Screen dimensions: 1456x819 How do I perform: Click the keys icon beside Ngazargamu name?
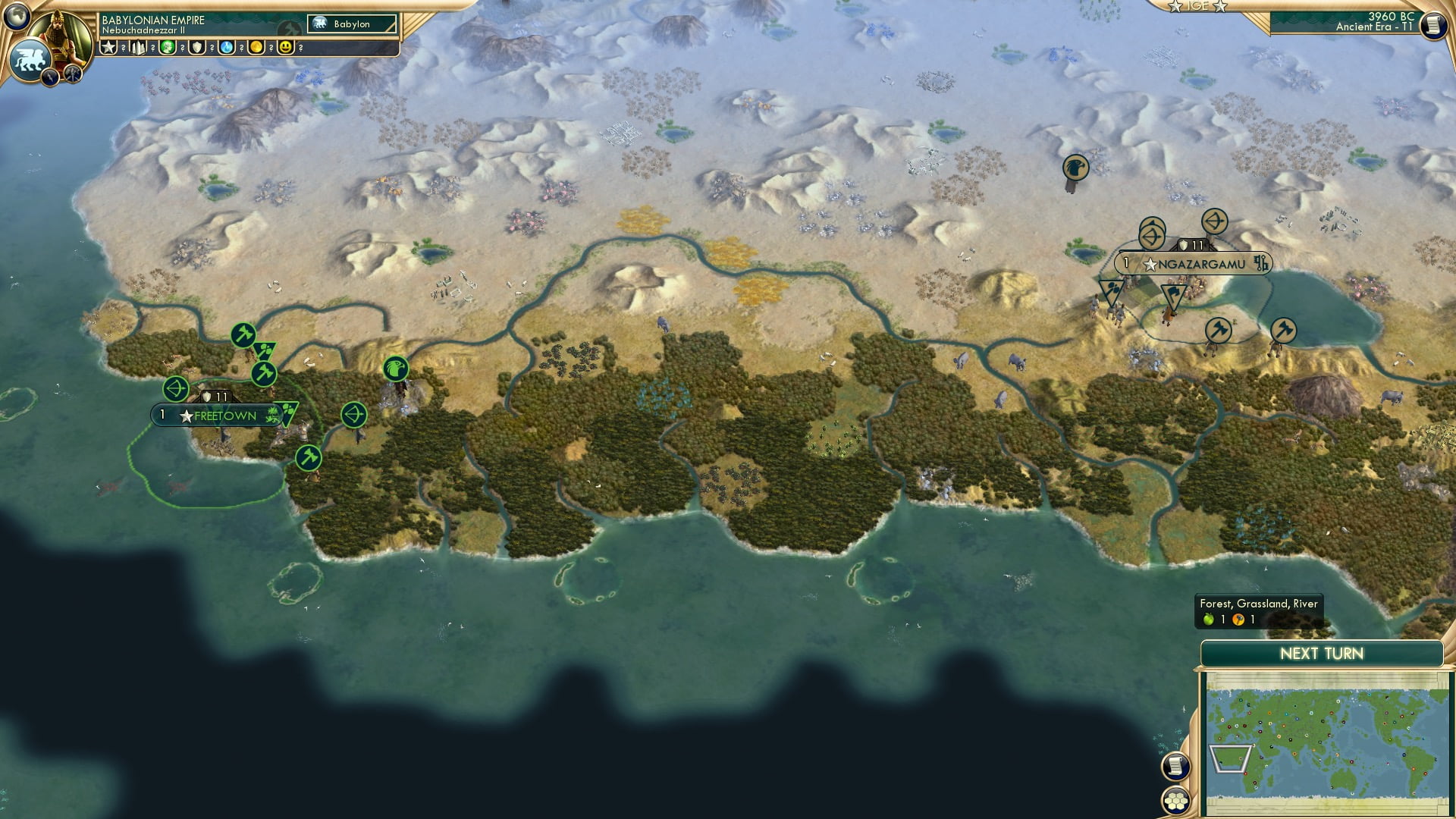pyautogui.click(x=1262, y=264)
